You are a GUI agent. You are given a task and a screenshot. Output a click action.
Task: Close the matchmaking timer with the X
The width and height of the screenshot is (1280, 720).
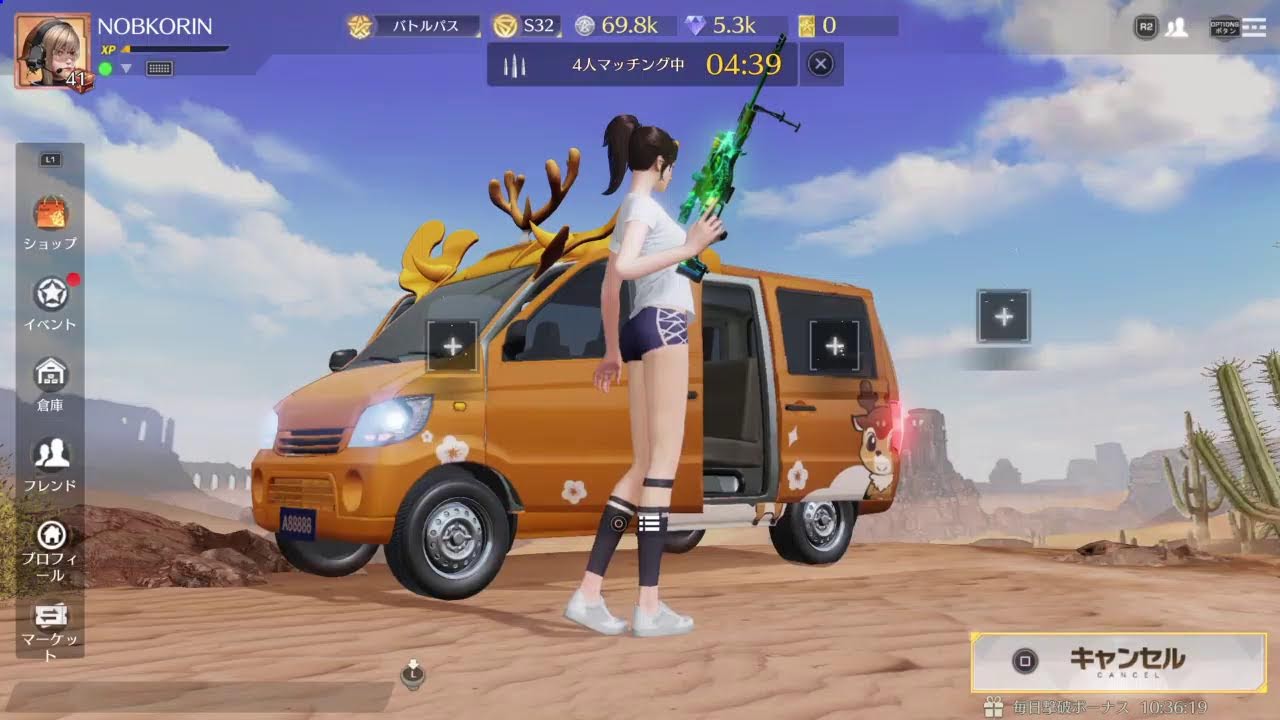(x=820, y=65)
